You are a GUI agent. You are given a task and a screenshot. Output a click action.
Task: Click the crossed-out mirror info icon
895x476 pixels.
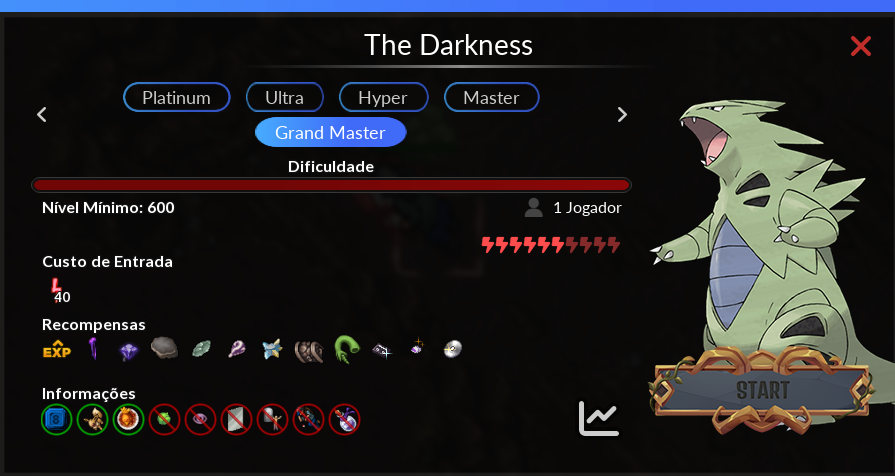pyautogui.click(x=236, y=419)
